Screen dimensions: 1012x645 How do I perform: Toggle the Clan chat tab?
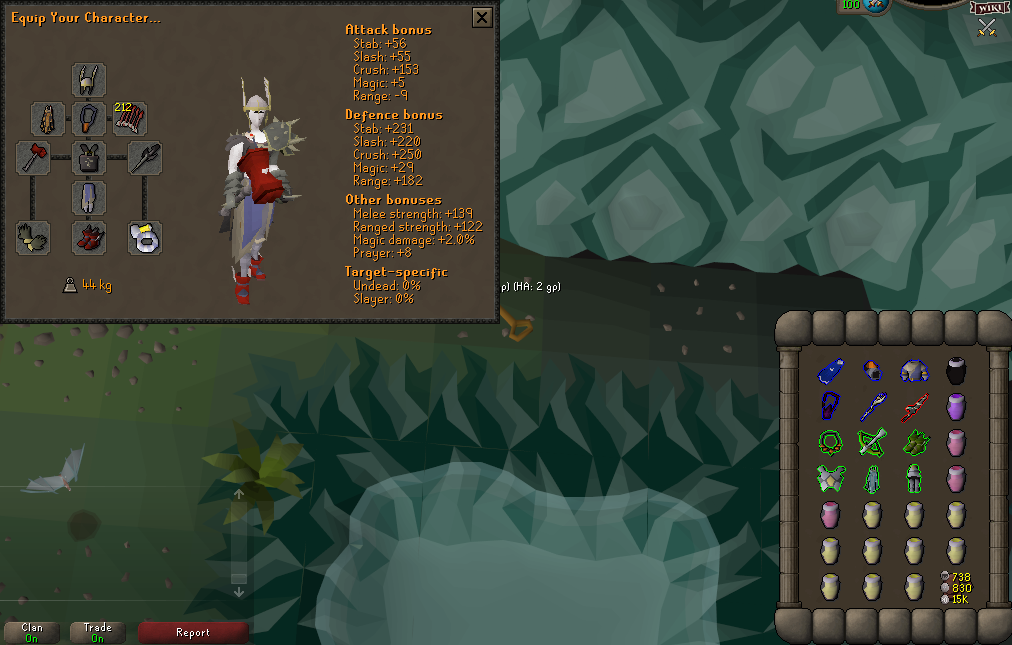(x=32, y=632)
